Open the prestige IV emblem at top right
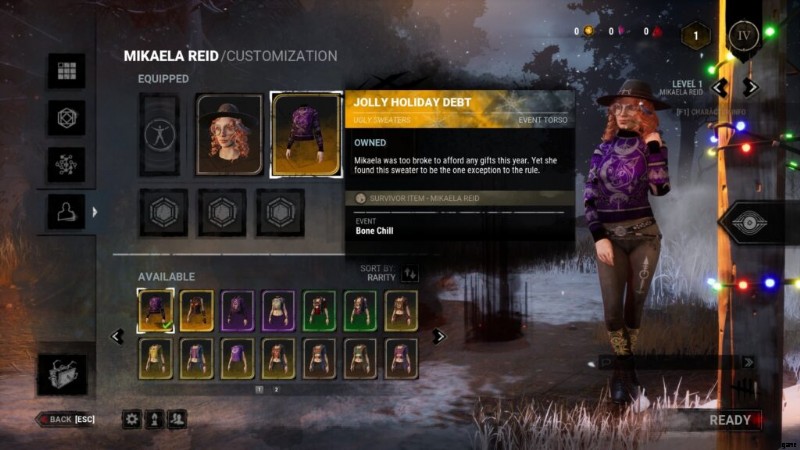Image resolution: width=800 pixels, height=450 pixels. pos(744,37)
